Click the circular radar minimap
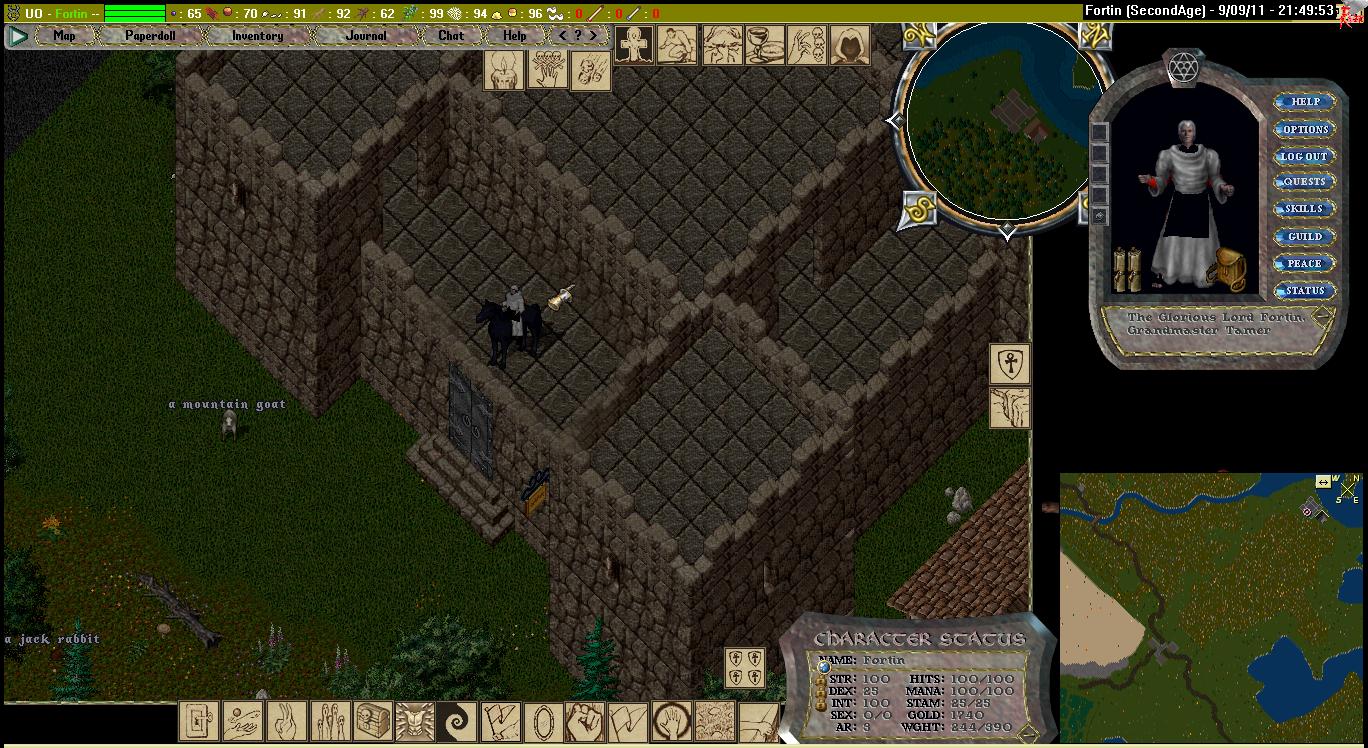1368x748 pixels. click(x=1004, y=120)
